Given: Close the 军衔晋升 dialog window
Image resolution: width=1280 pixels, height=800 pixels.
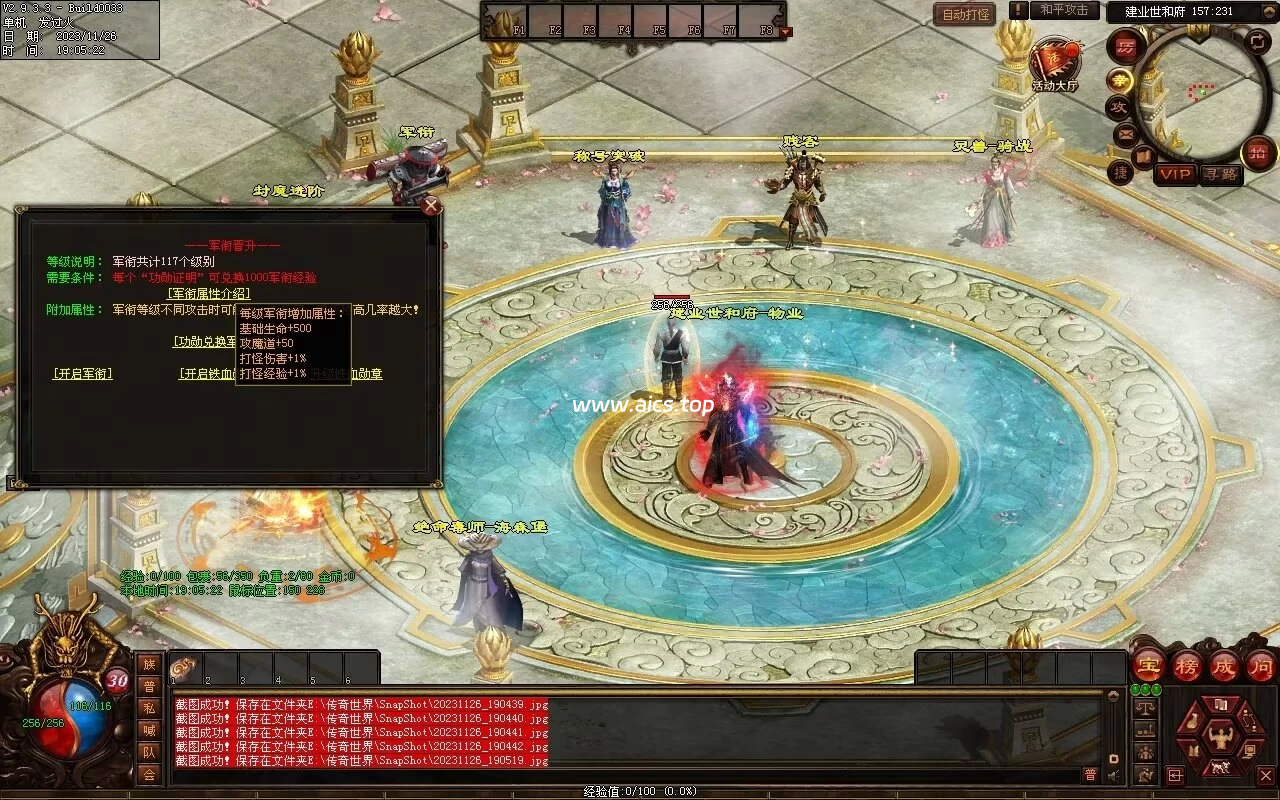Looking at the screenshot, I should [431, 206].
